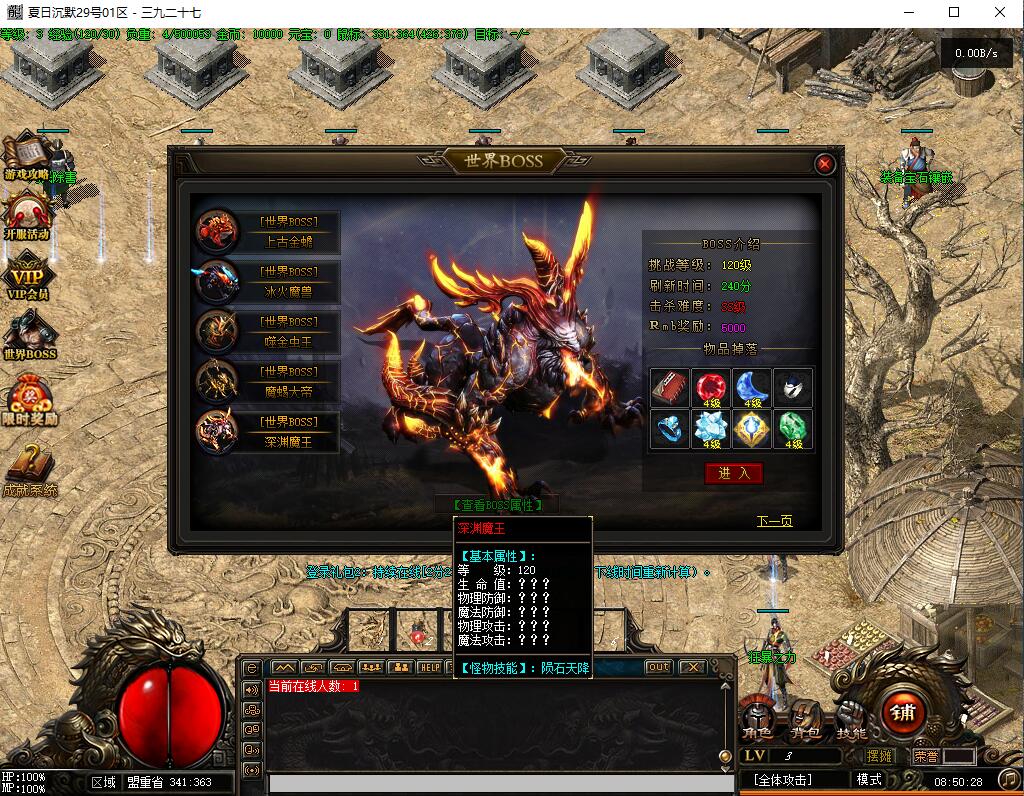The image size is (1024, 796).
Task: Go to the next page via 下一页
Action: (x=774, y=521)
